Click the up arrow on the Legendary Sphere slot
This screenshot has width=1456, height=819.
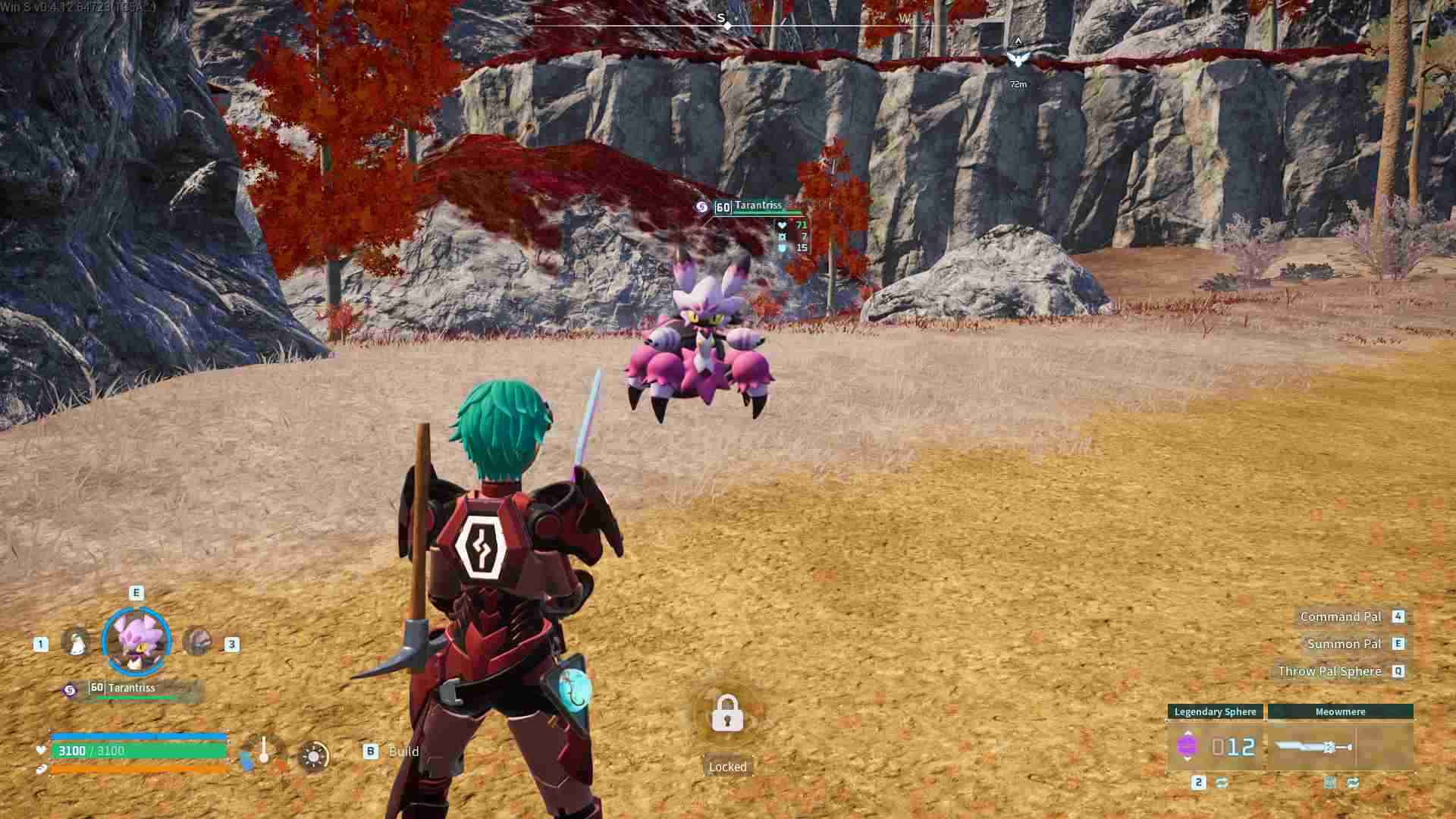[1188, 731]
